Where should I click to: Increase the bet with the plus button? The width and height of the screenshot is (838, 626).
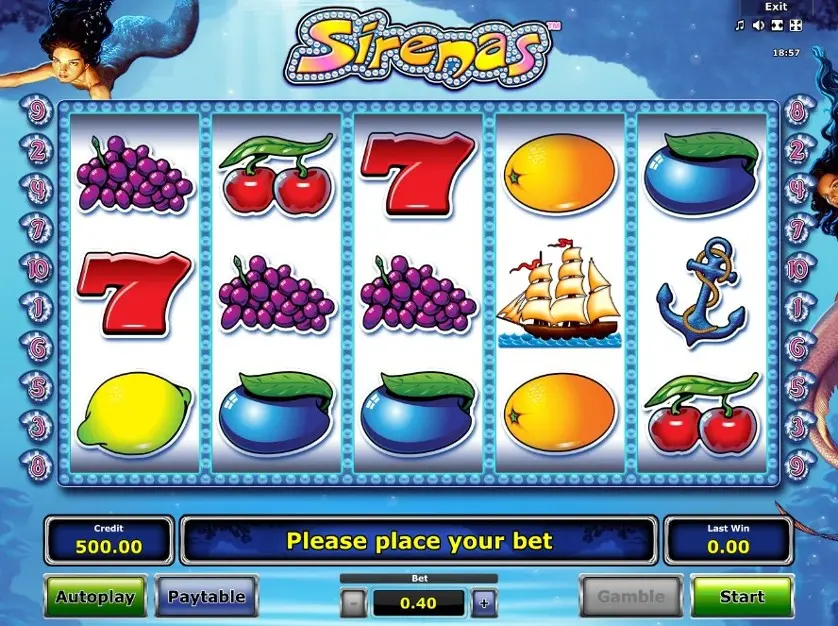point(484,602)
